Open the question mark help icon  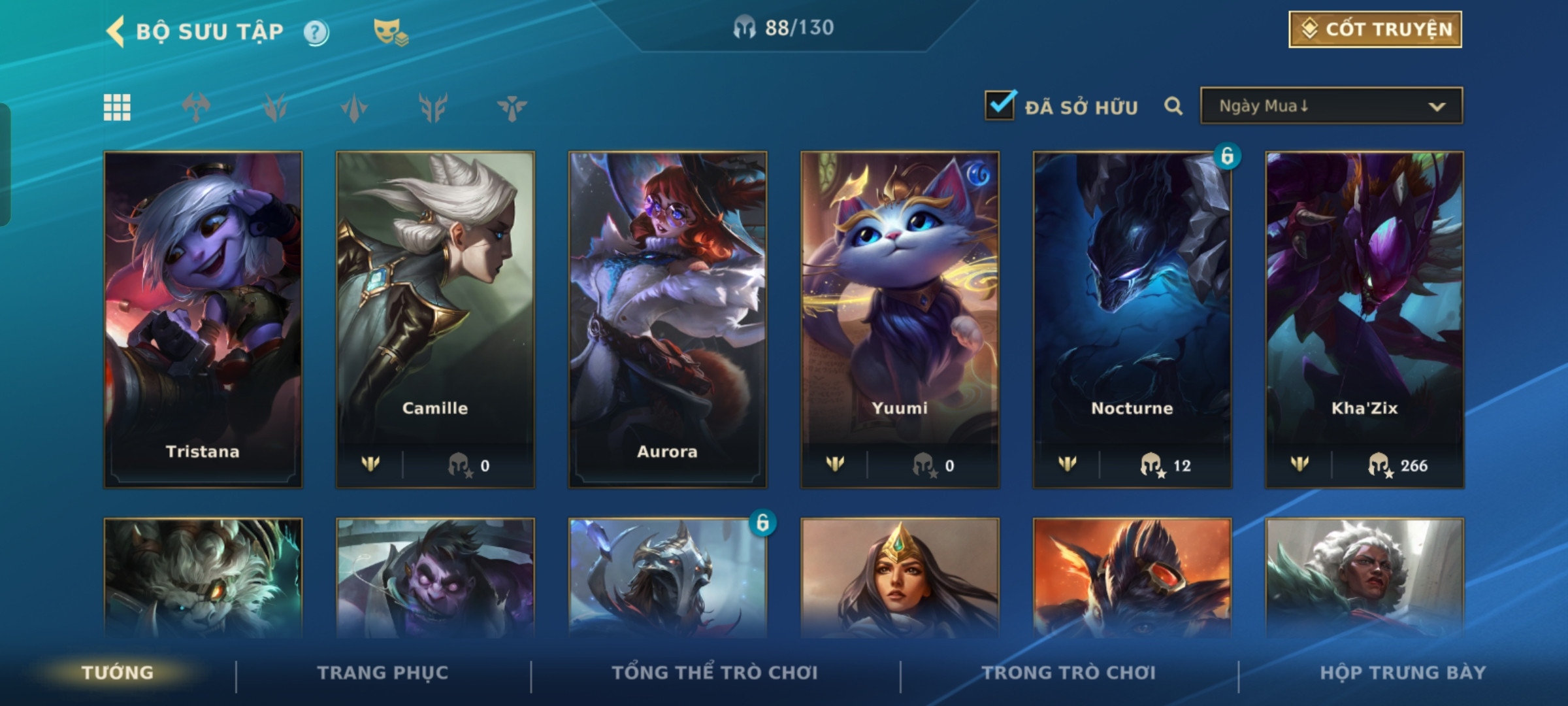[316, 32]
